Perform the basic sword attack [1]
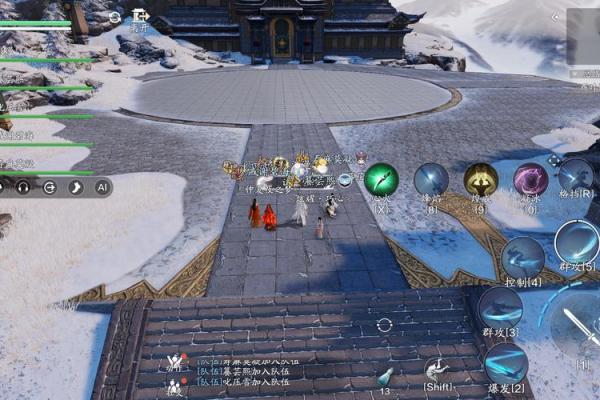The height and width of the screenshot is (400, 600). [579, 329]
